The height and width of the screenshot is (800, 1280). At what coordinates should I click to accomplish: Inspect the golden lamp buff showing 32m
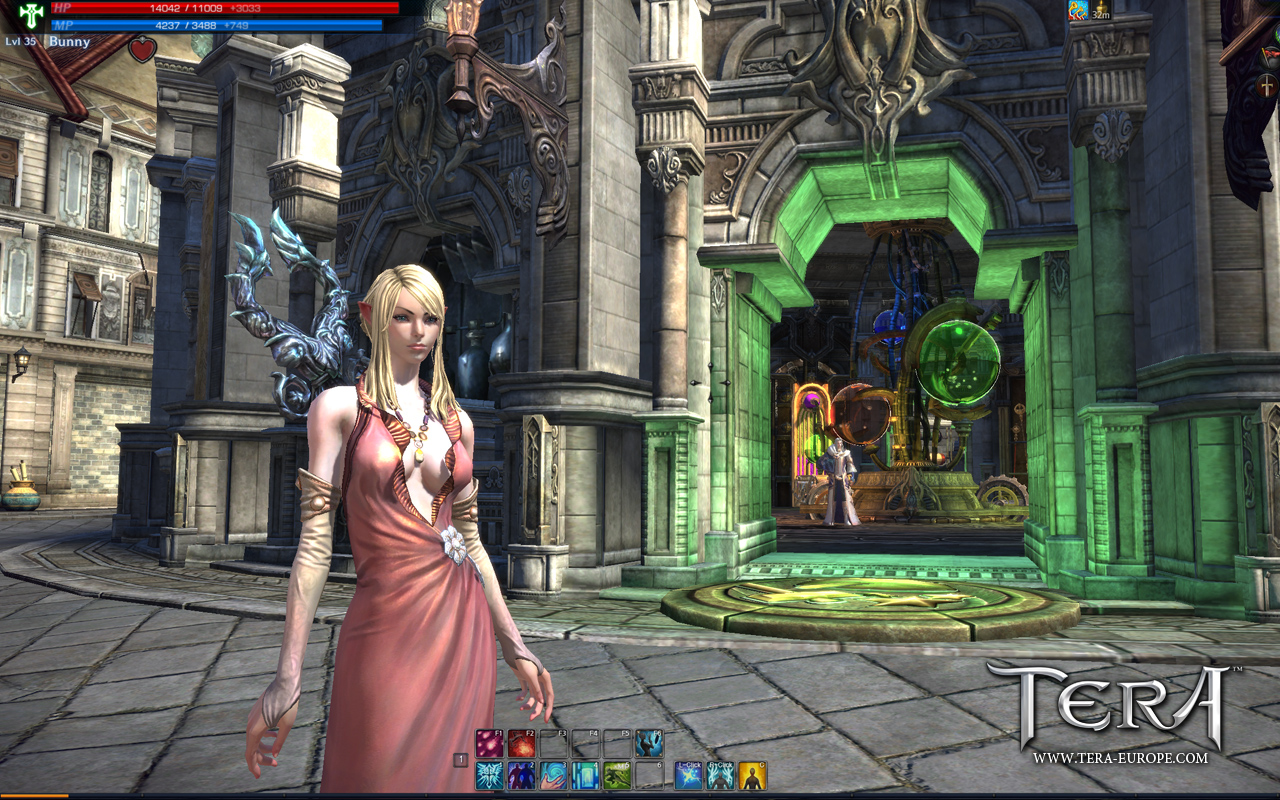pyautogui.click(x=1100, y=10)
